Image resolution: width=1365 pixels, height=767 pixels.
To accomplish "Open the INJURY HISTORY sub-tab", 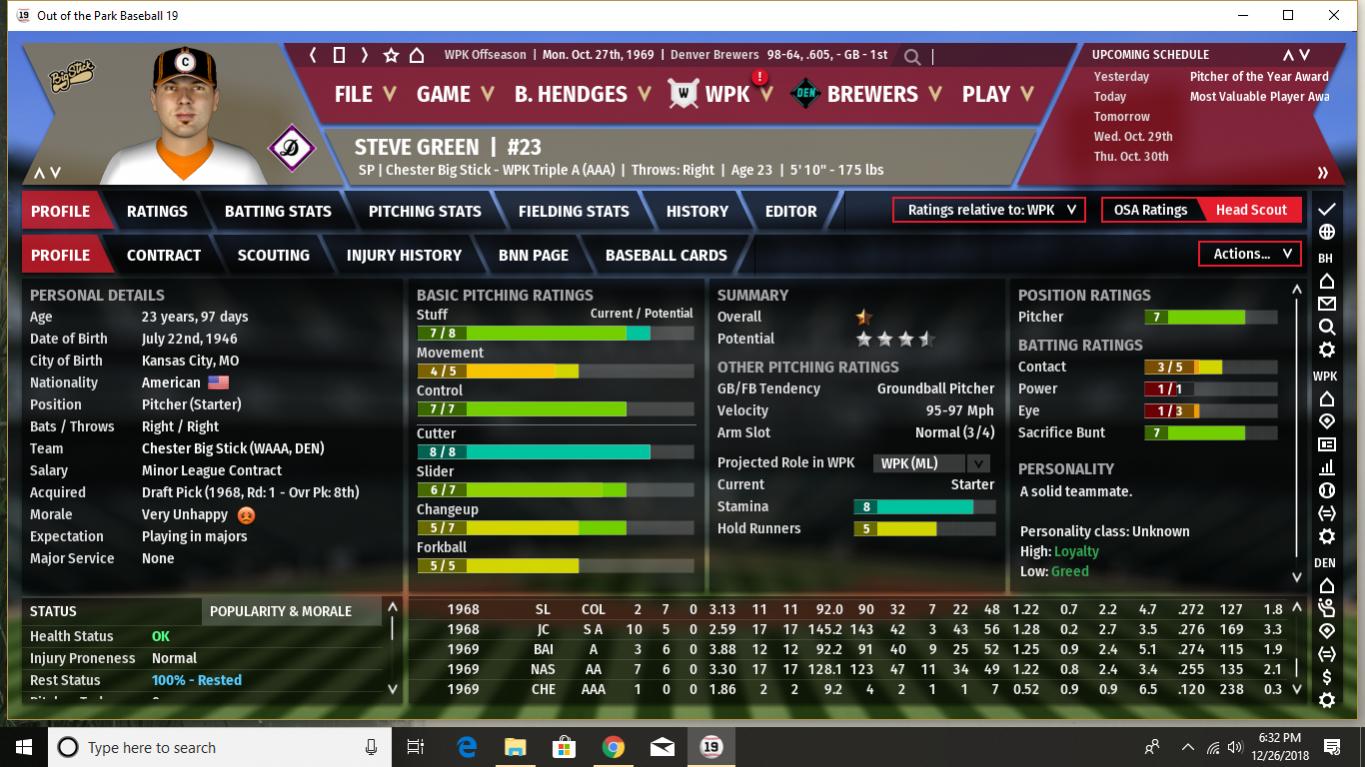I will click(x=404, y=255).
